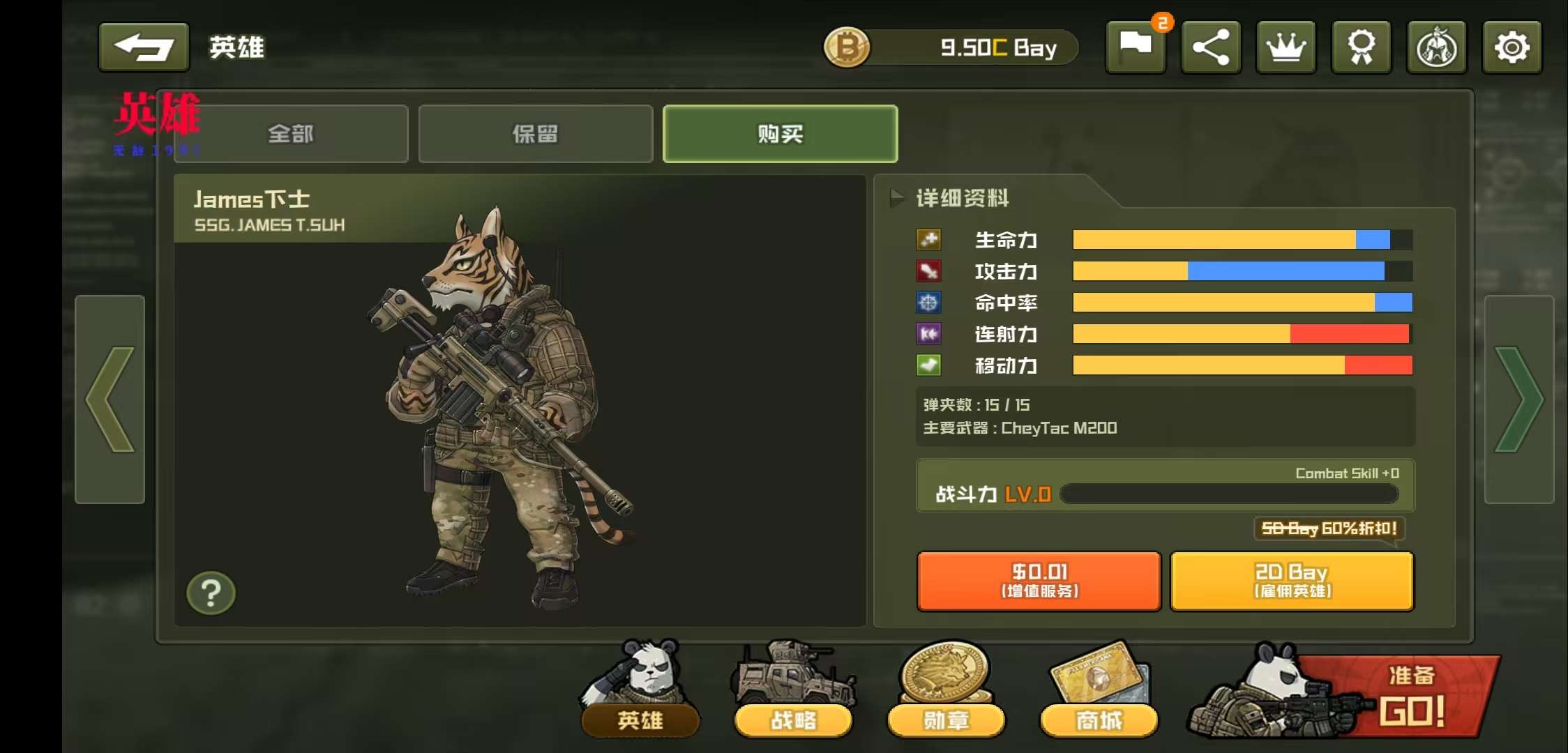Click the spartan helmet icon
1568x753 pixels.
click(x=1437, y=47)
